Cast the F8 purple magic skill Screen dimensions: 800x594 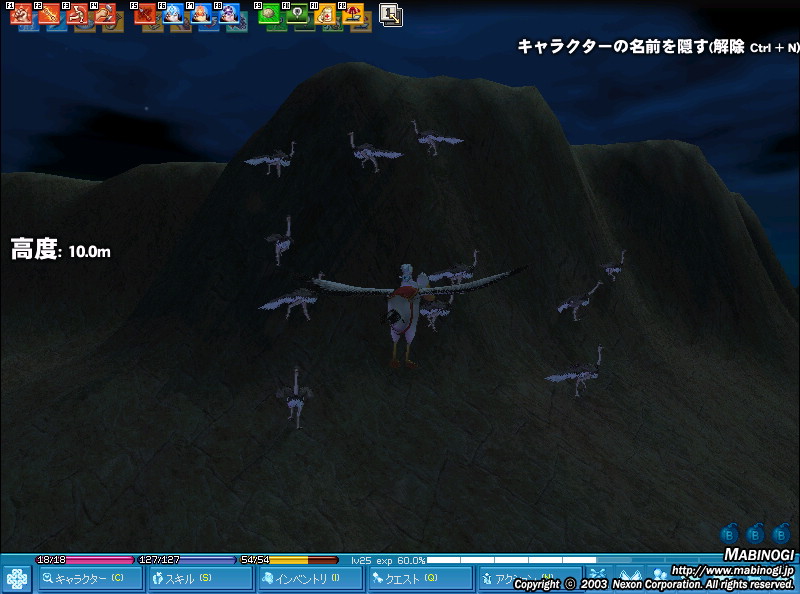pos(229,15)
